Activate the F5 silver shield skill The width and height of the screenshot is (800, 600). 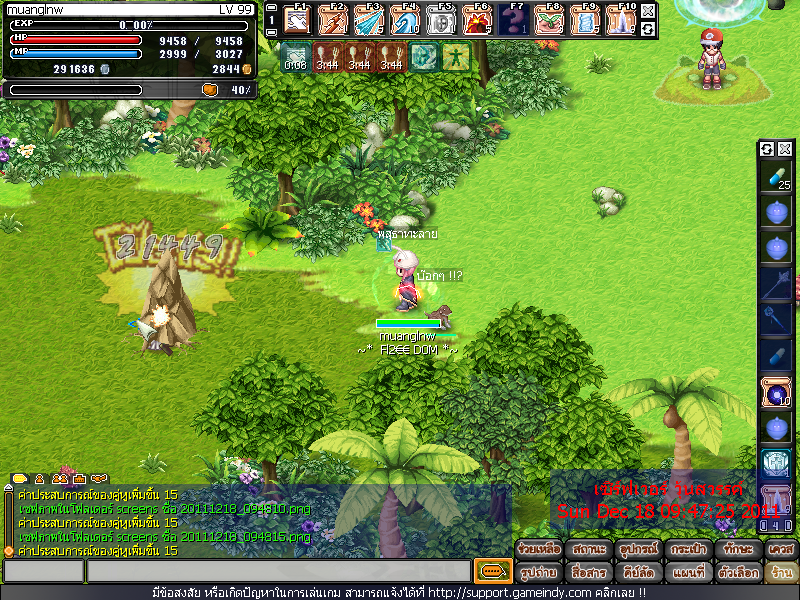click(442, 19)
